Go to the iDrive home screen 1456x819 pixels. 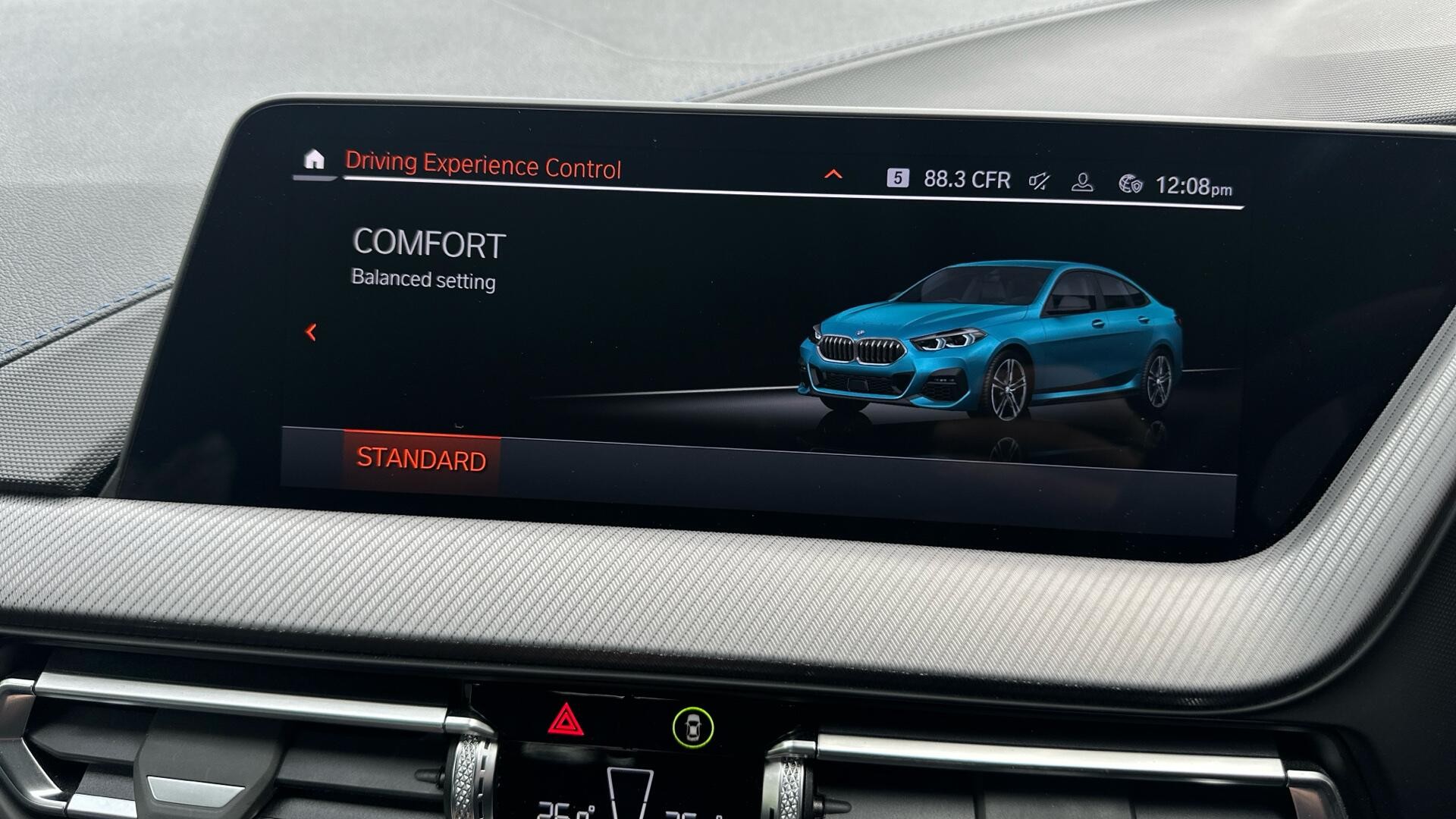click(x=314, y=160)
